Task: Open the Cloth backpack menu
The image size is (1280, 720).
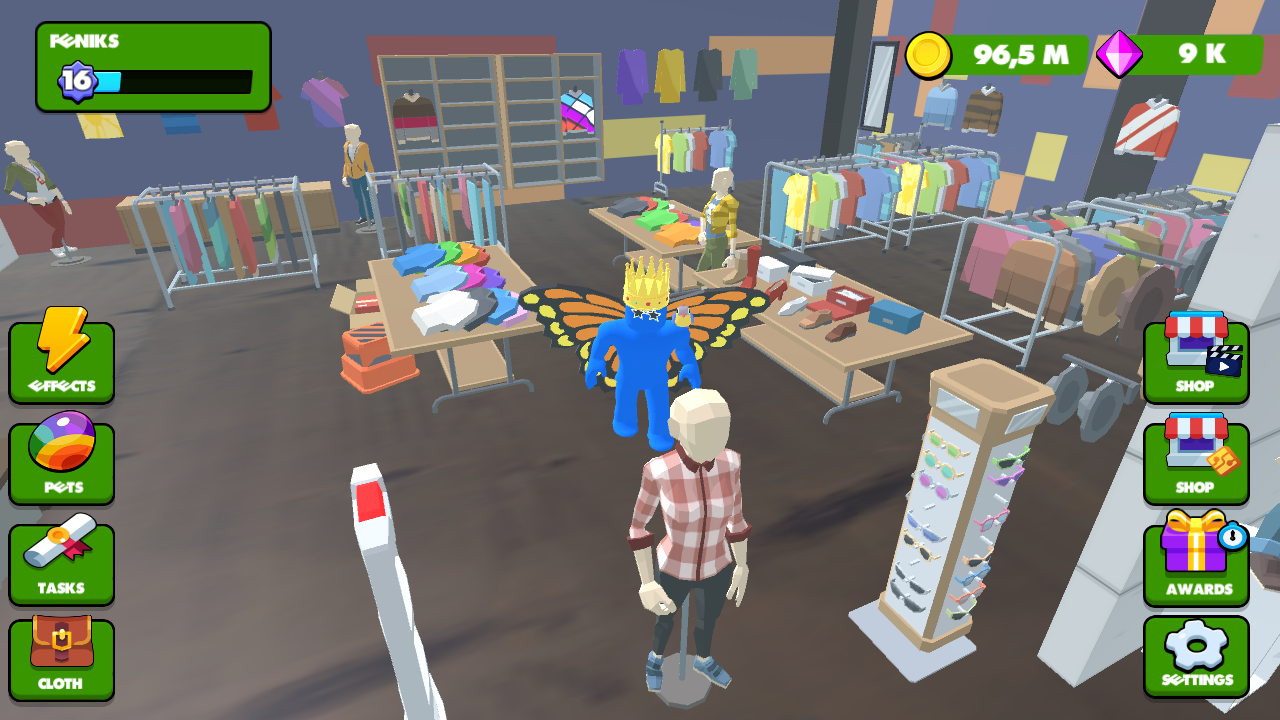Action: click(61, 660)
